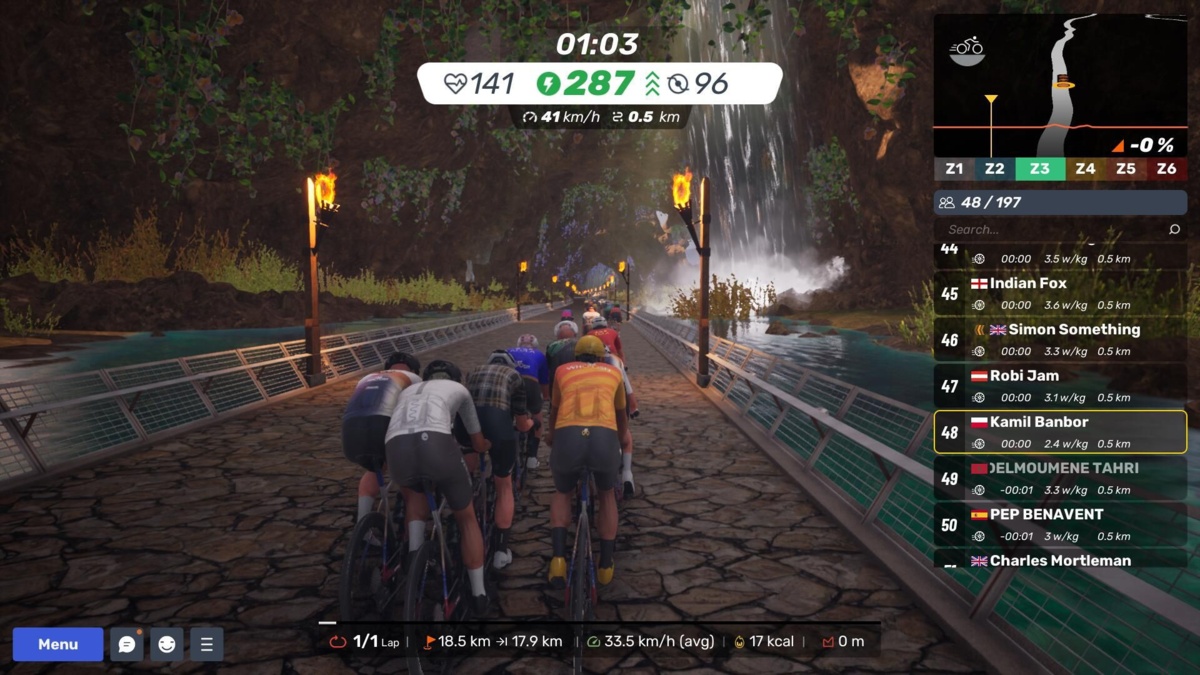Select rider Indian Fox in the list

1060,293
